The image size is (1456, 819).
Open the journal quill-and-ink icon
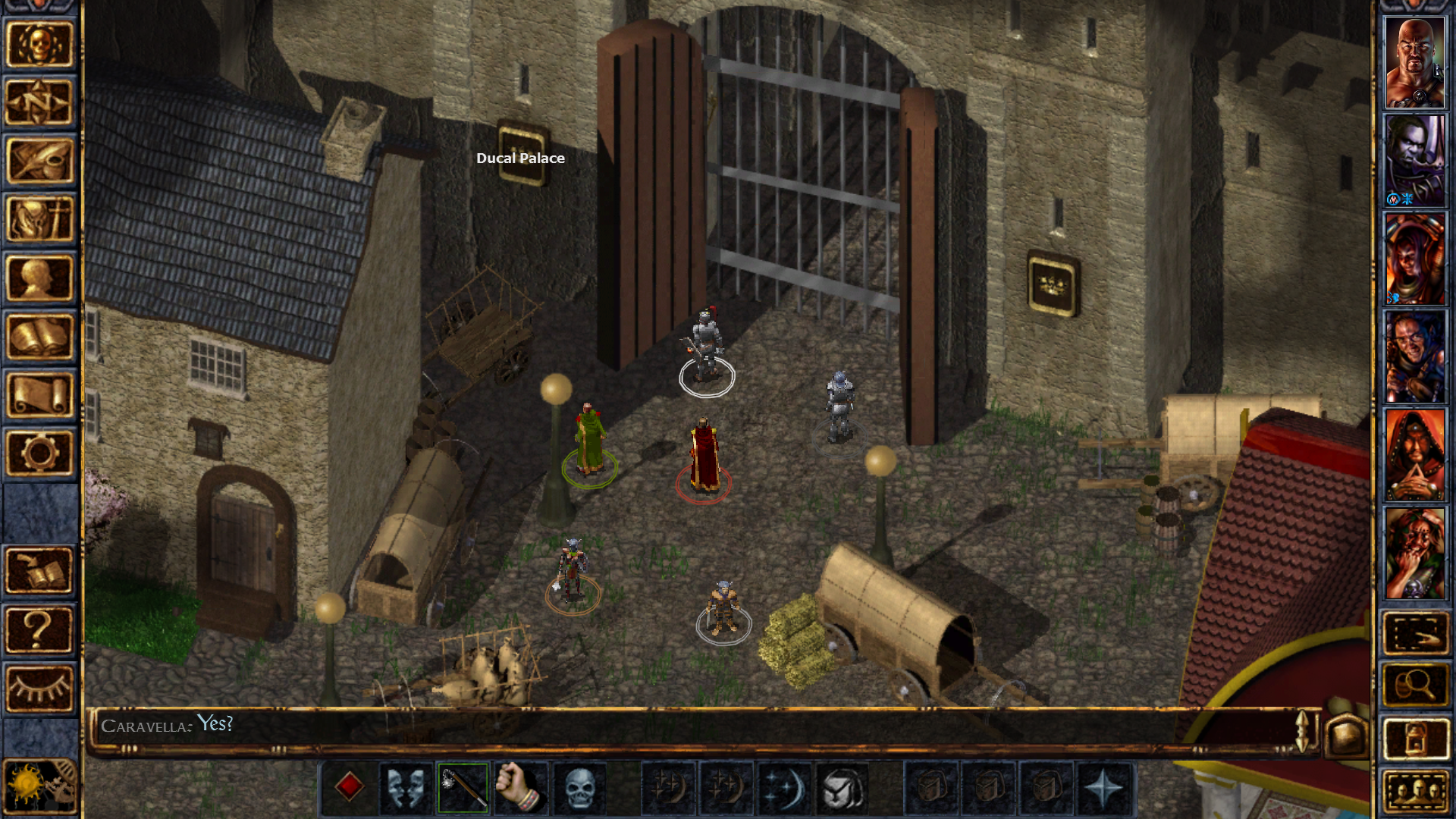[39, 159]
